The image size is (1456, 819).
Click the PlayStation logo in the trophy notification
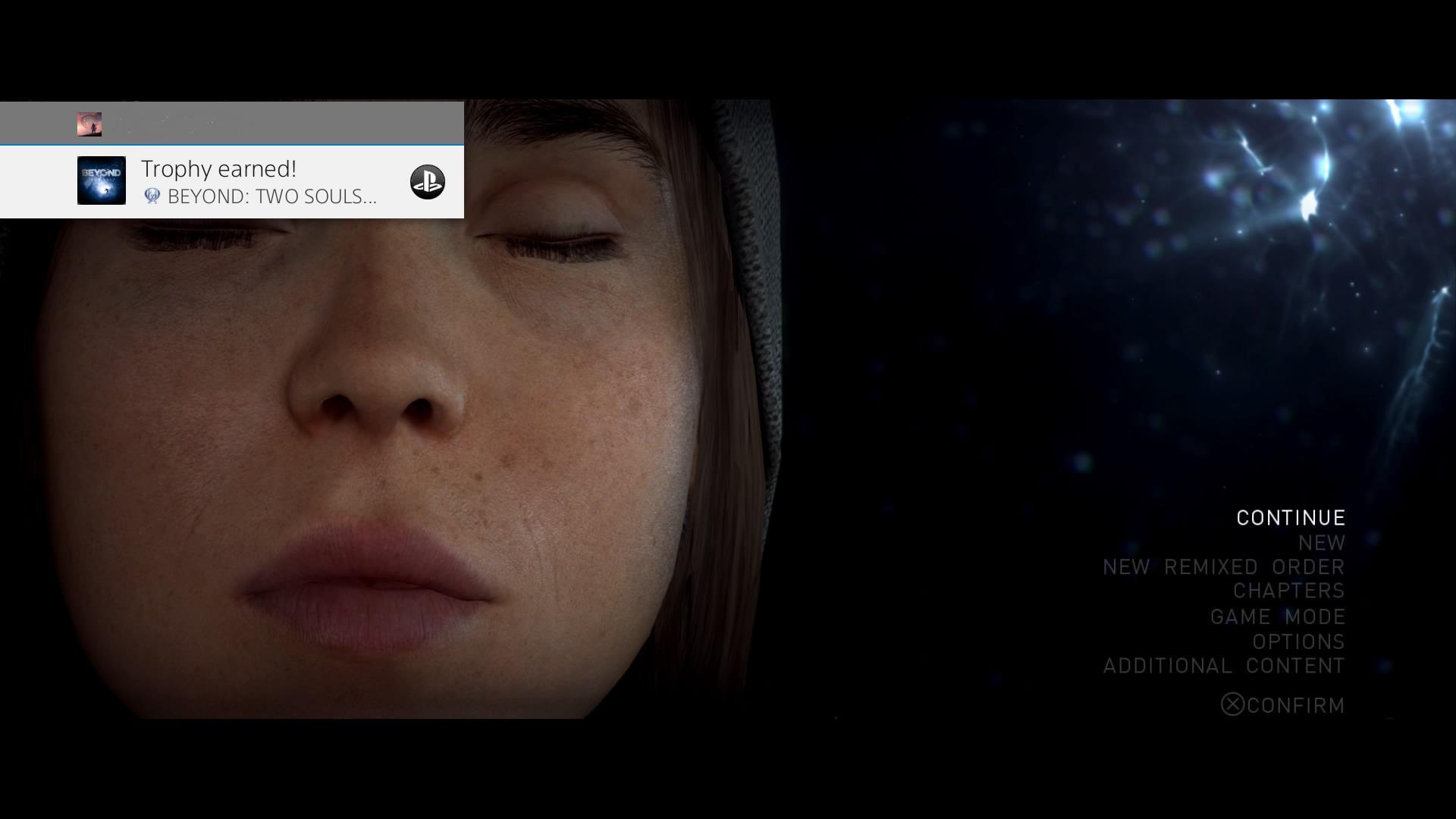click(x=427, y=182)
